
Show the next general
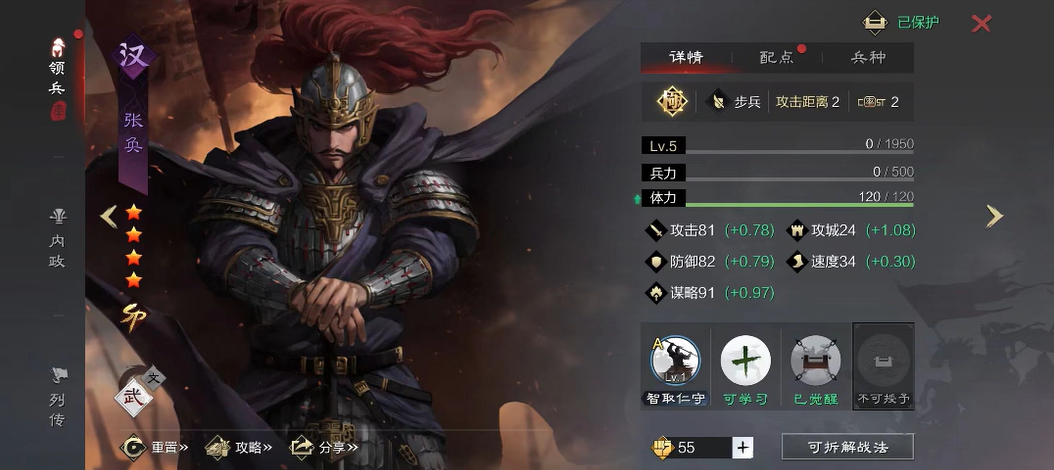point(993,215)
